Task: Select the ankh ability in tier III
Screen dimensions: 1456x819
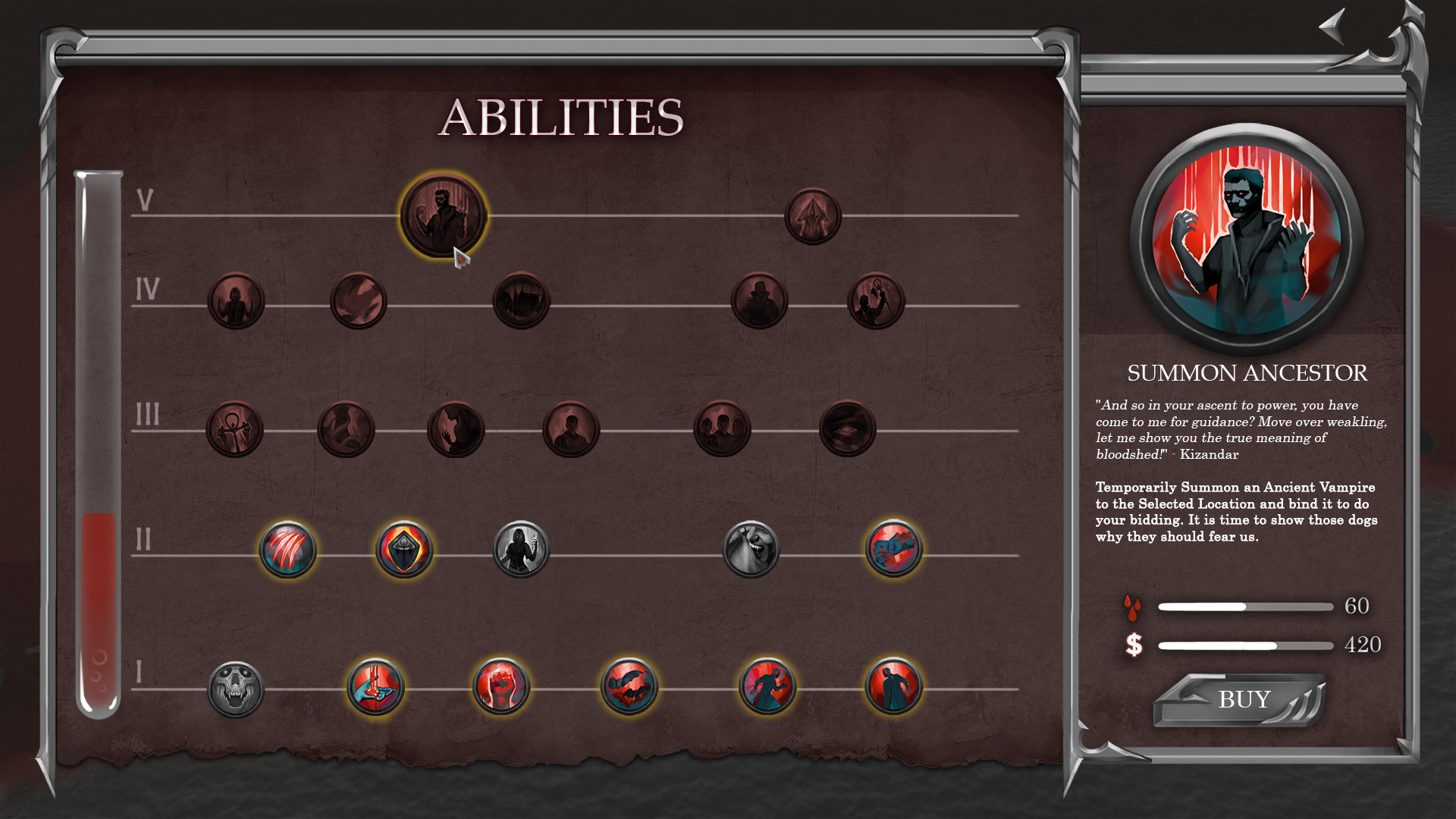Action: tap(235, 428)
